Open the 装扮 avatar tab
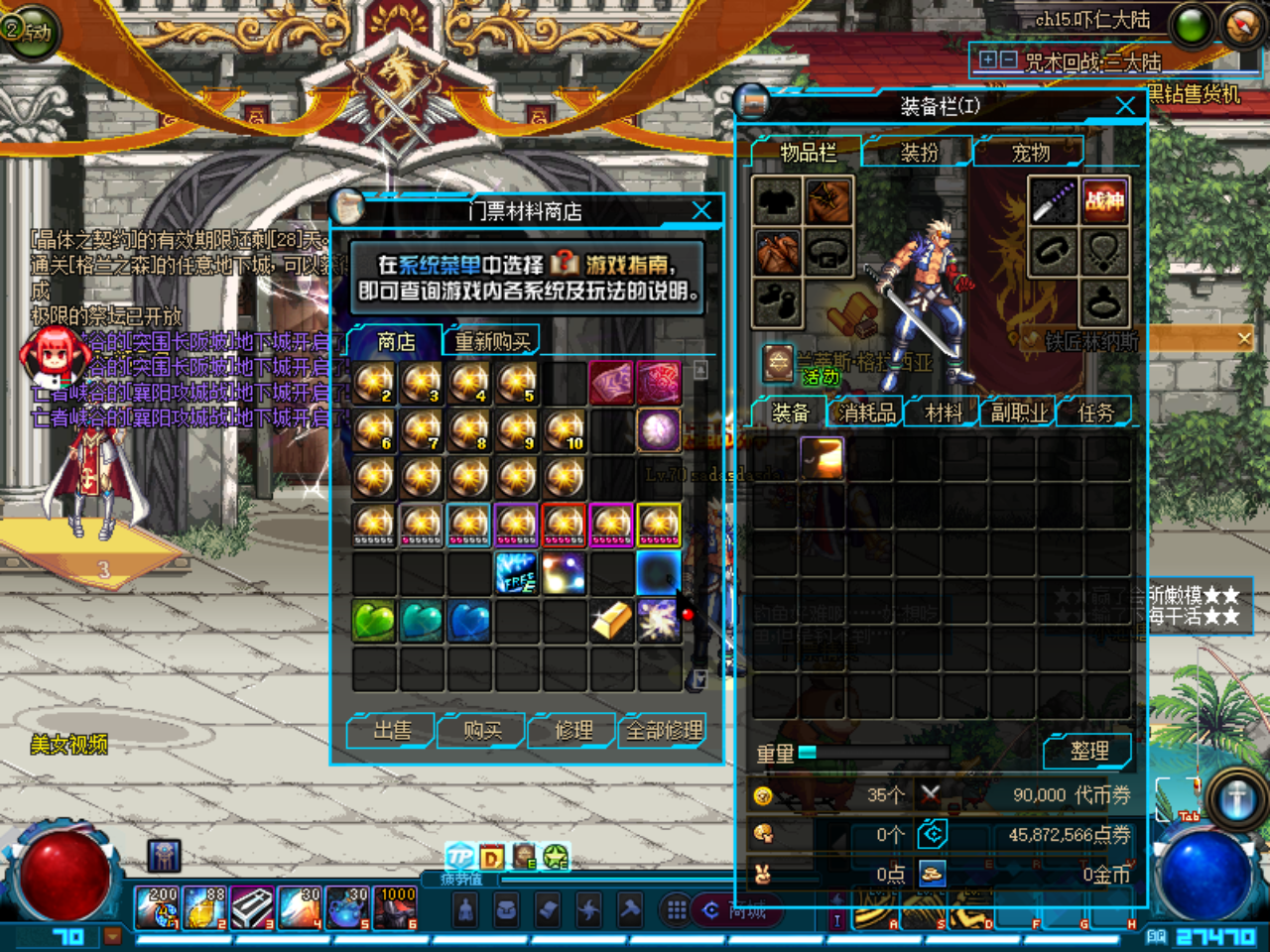 coord(919,153)
